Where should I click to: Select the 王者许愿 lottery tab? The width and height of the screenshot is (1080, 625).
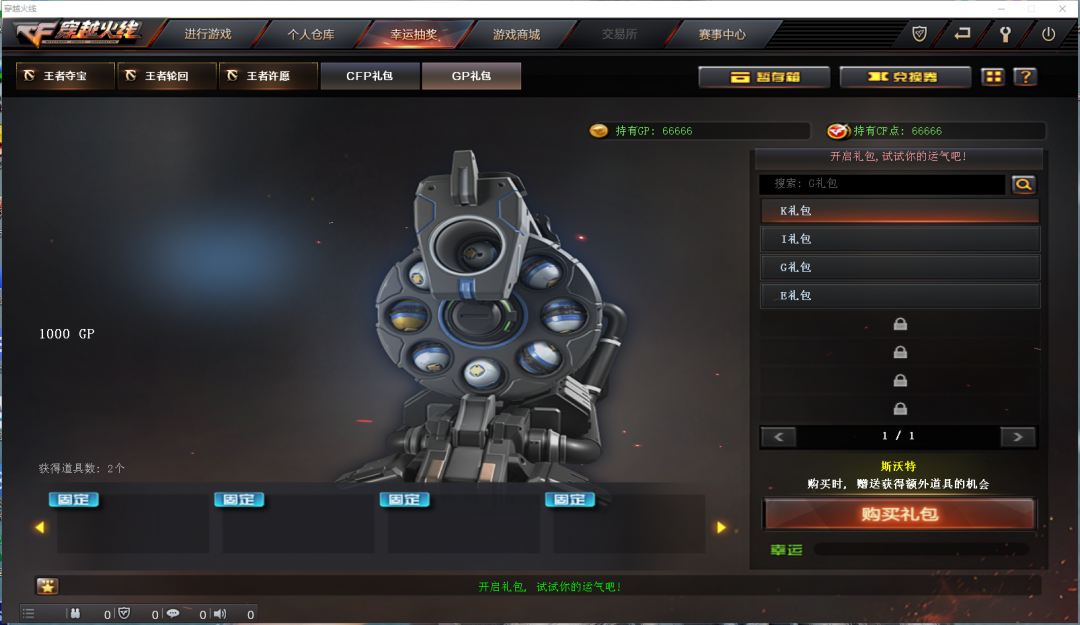268,76
